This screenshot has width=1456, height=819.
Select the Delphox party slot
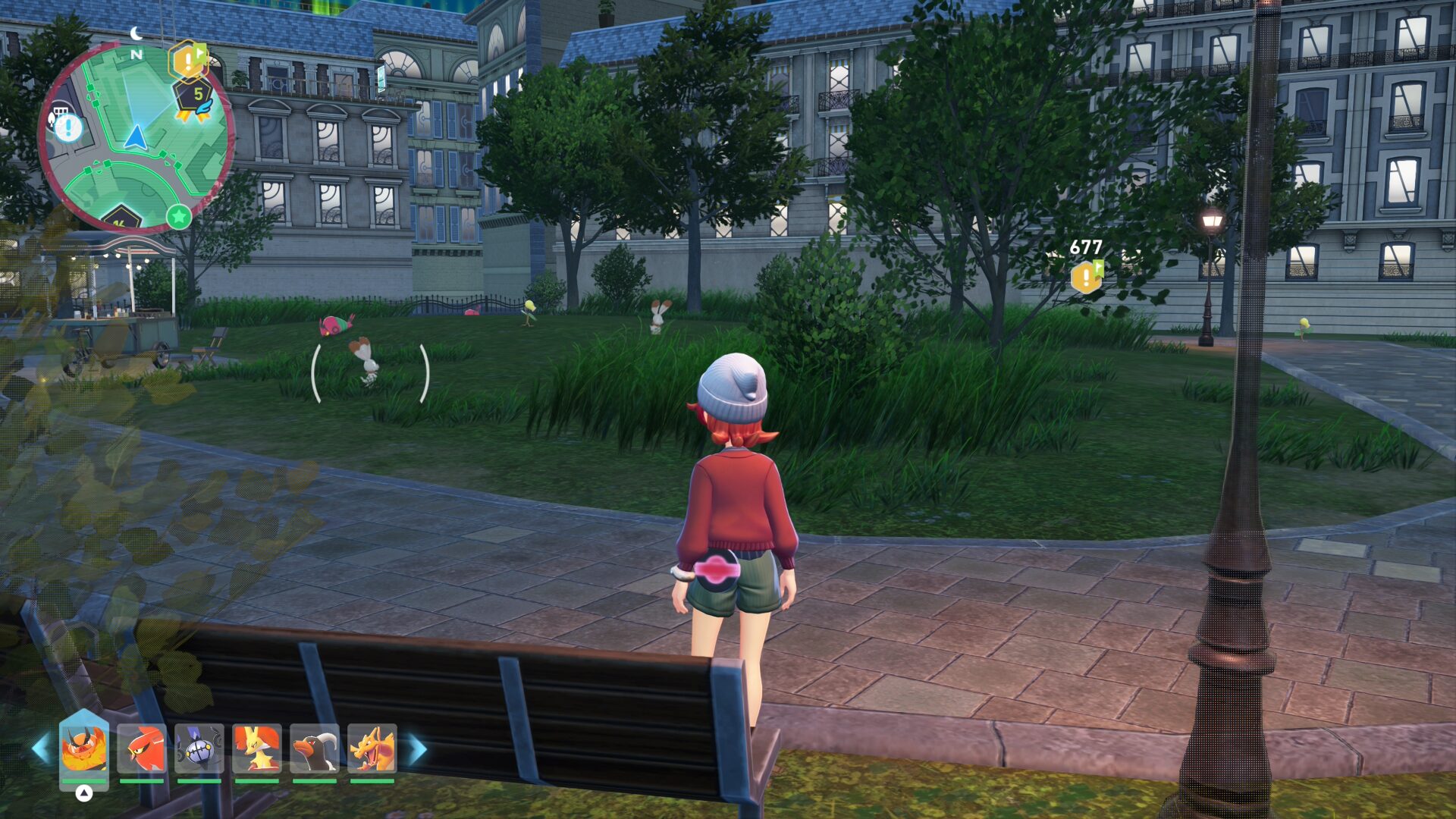257,748
